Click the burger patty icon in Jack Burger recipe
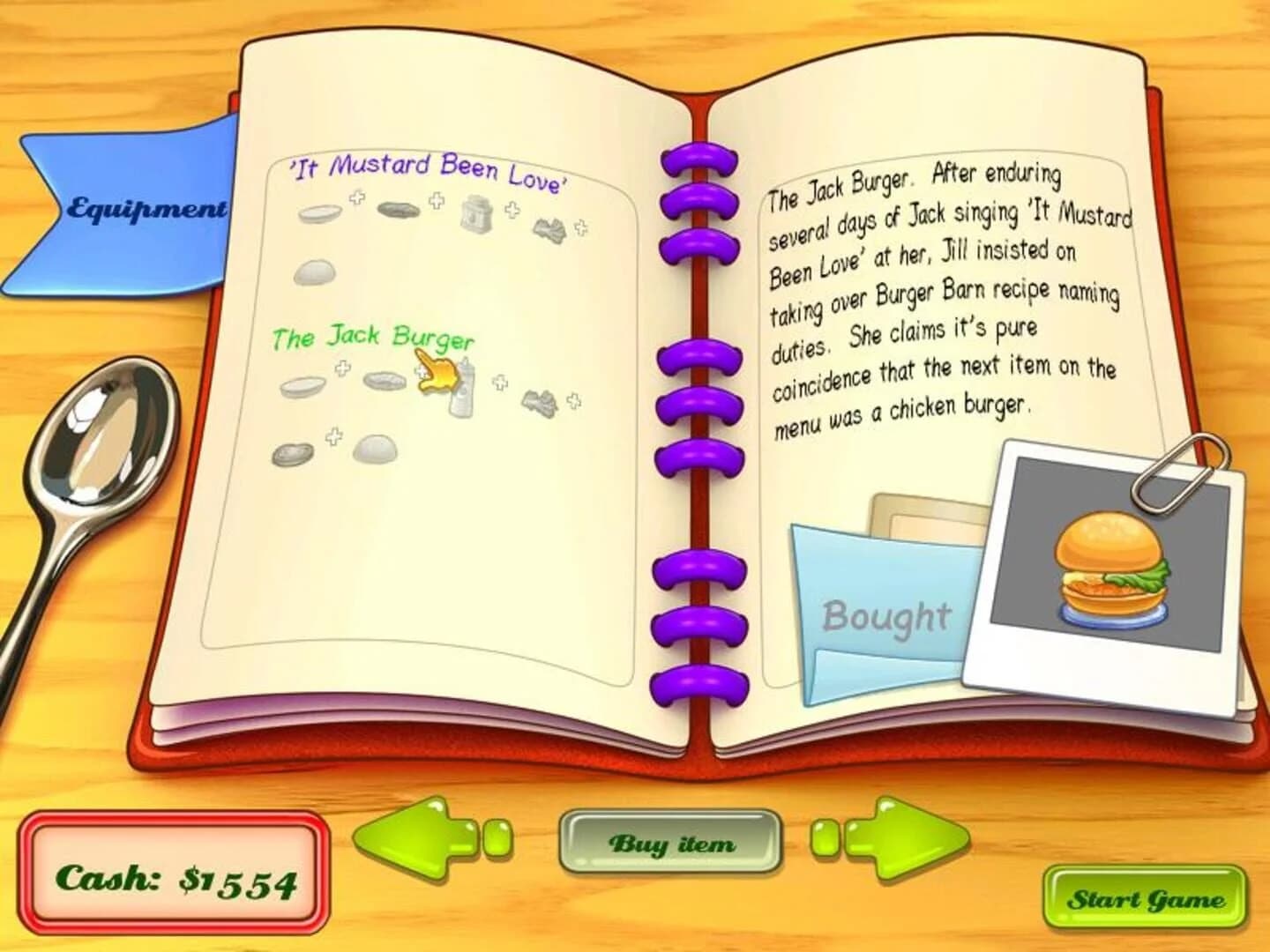The height and width of the screenshot is (952, 1270). click(x=291, y=454)
